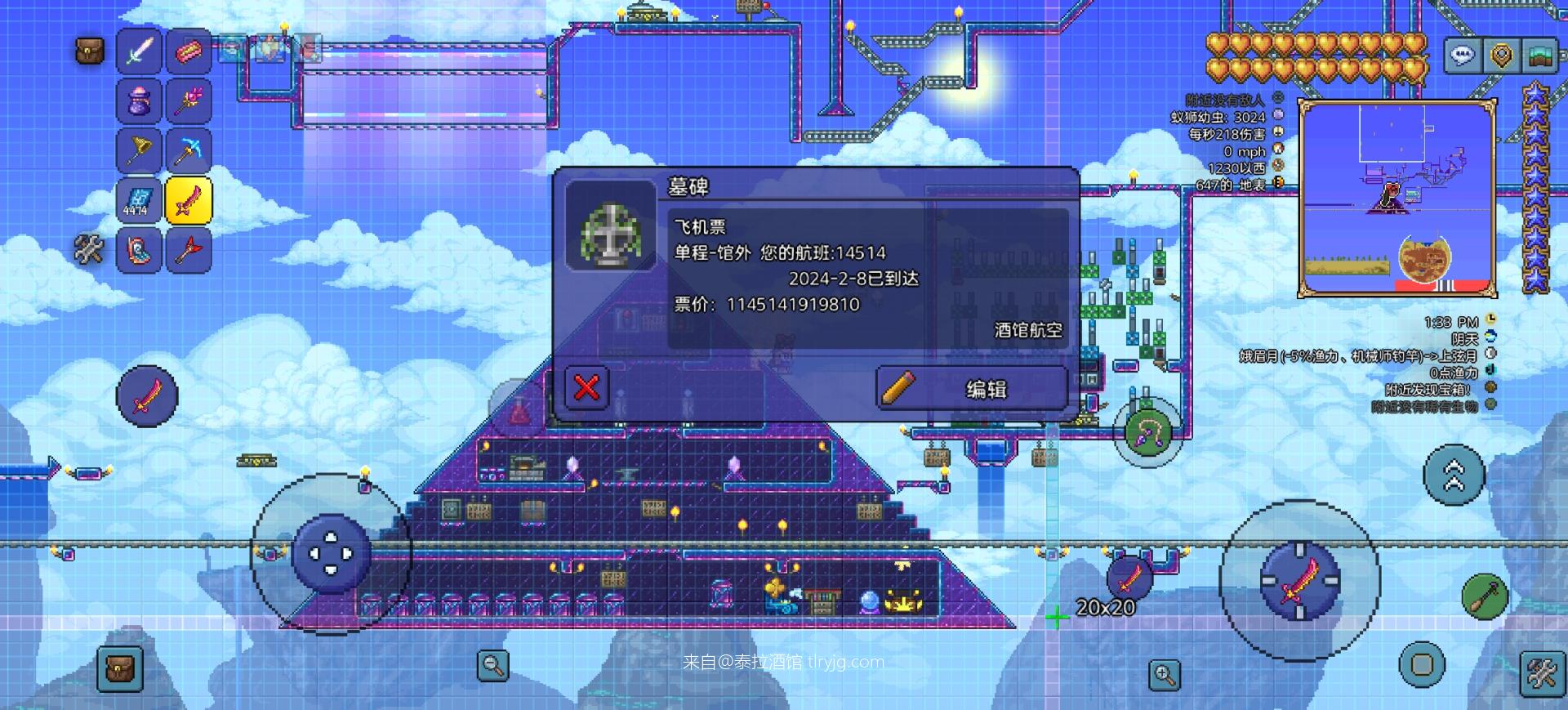
Task: Choose the pink gem staff hotbar slot
Action: [189, 100]
